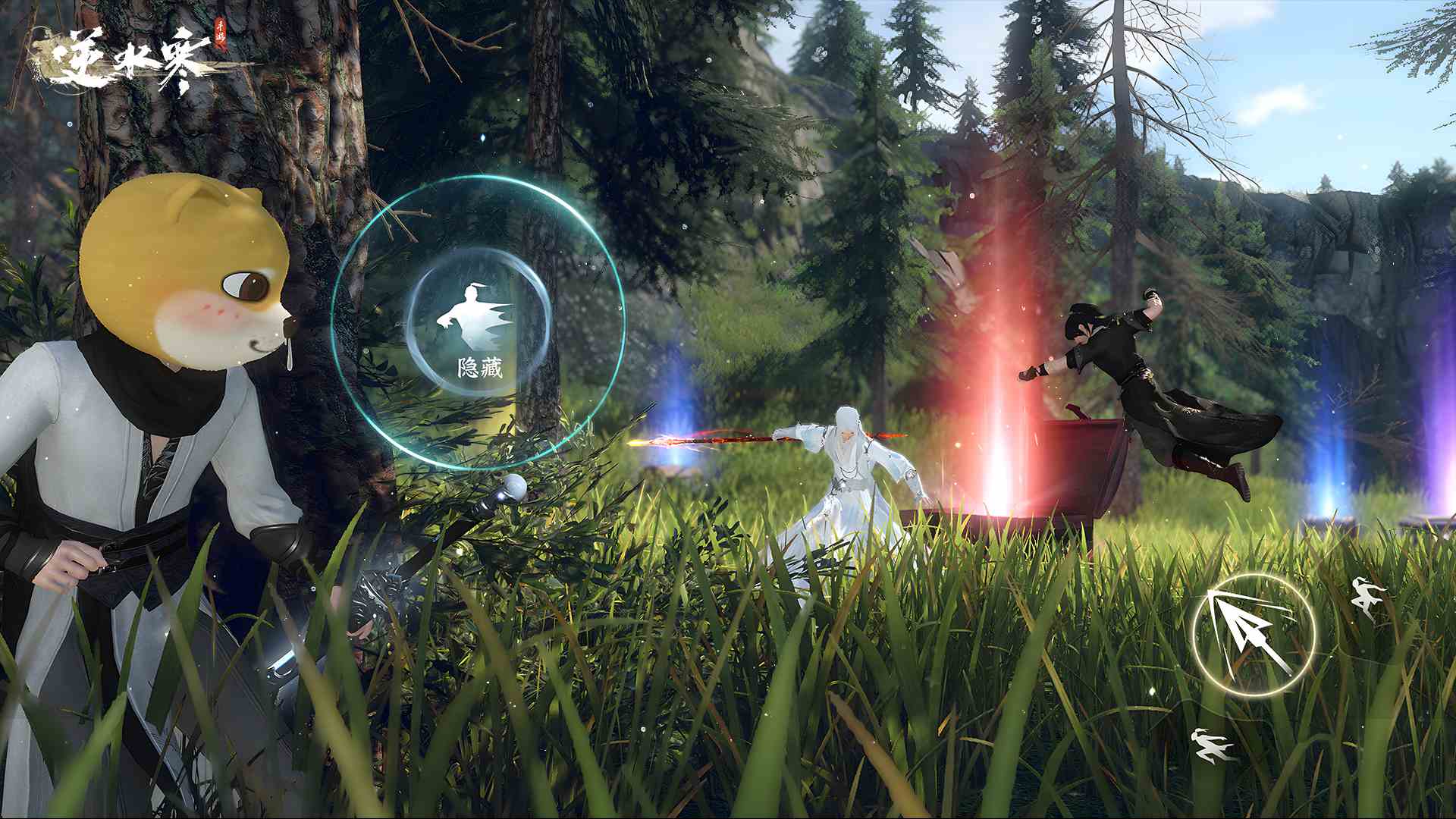Screen dimensions: 1456x819
Task: Tap the glowing arrow attack button
Action: point(1252,634)
